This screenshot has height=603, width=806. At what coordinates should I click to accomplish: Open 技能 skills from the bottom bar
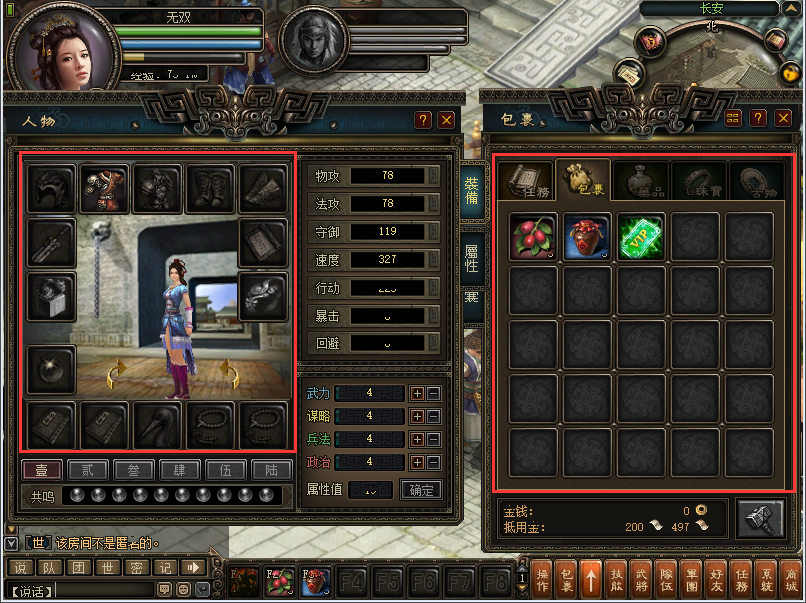[617, 579]
